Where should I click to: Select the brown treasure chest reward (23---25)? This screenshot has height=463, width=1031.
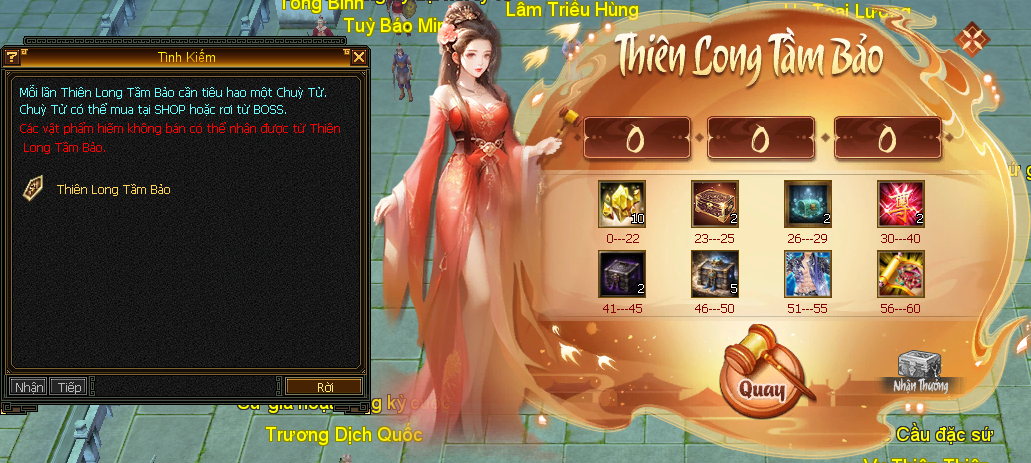(x=715, y=204)
